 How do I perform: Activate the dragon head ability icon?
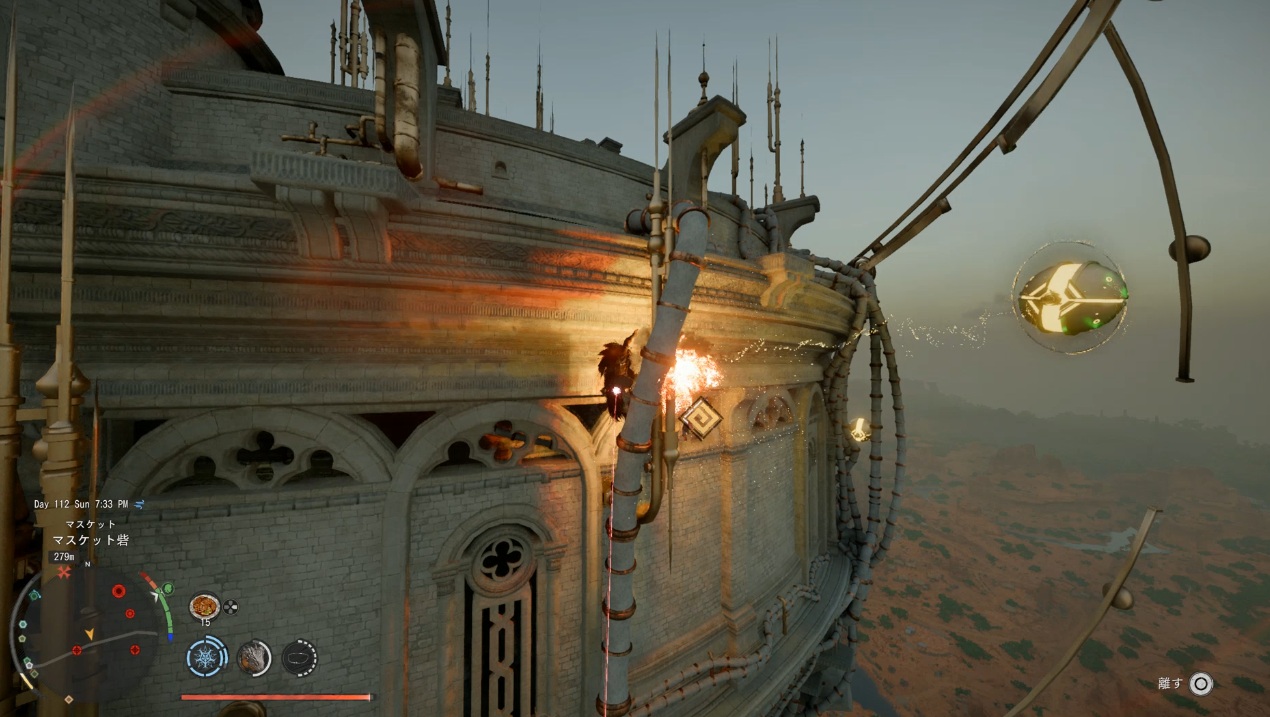pos(253,657)
